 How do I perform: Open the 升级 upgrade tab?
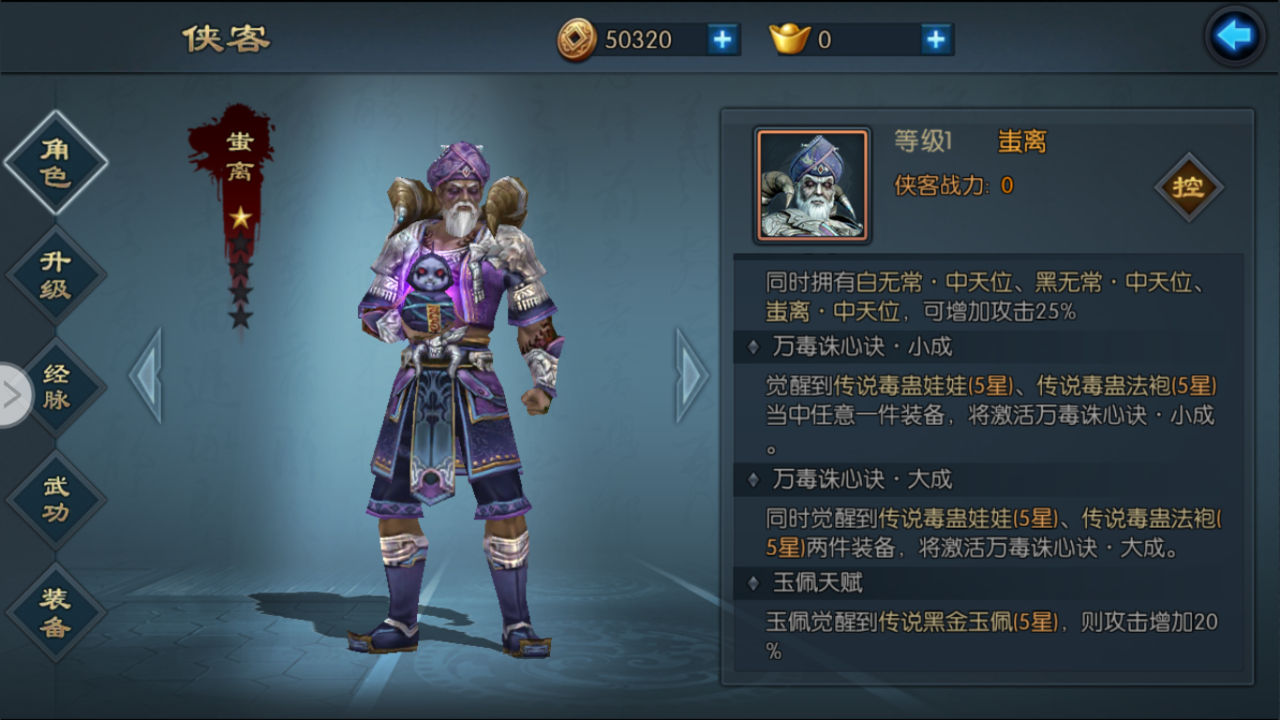(x=56, y=275)
